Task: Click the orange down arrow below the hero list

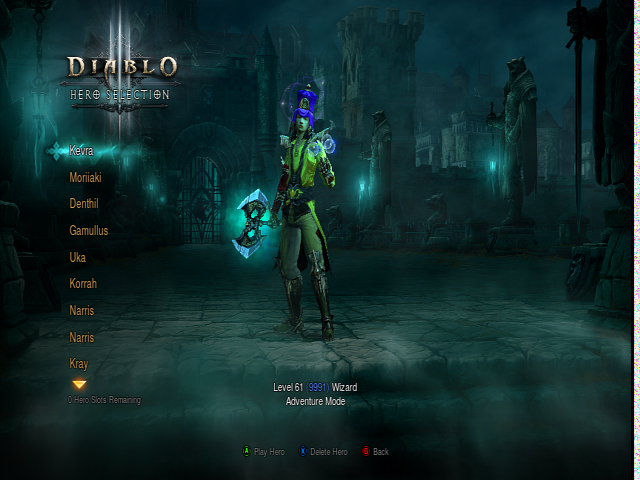Action: click(x=79, y=384)
